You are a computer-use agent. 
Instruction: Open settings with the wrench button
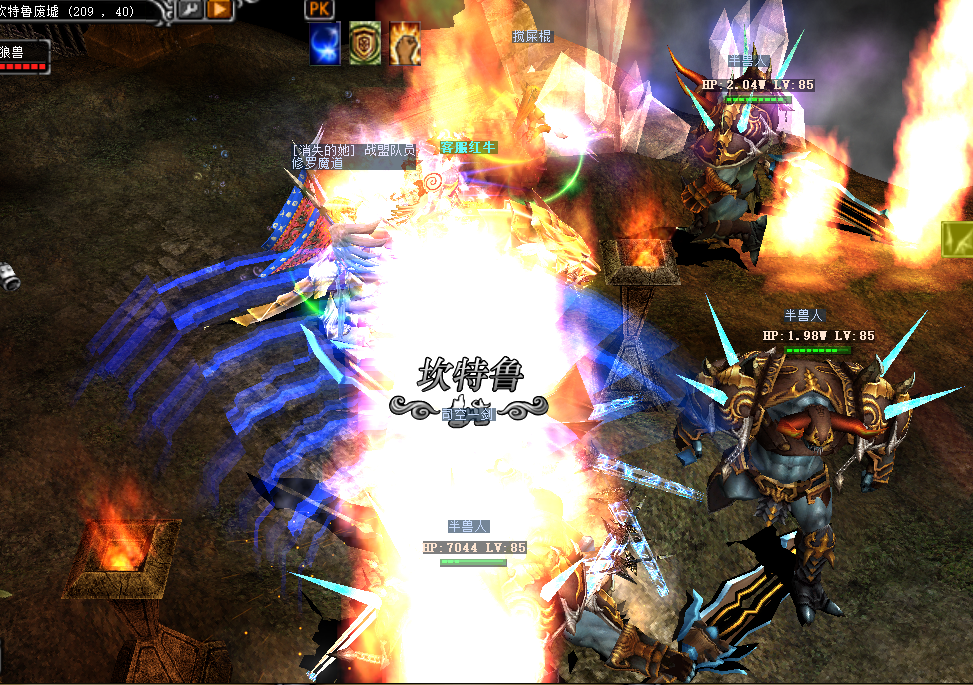[x=190, y=9]
